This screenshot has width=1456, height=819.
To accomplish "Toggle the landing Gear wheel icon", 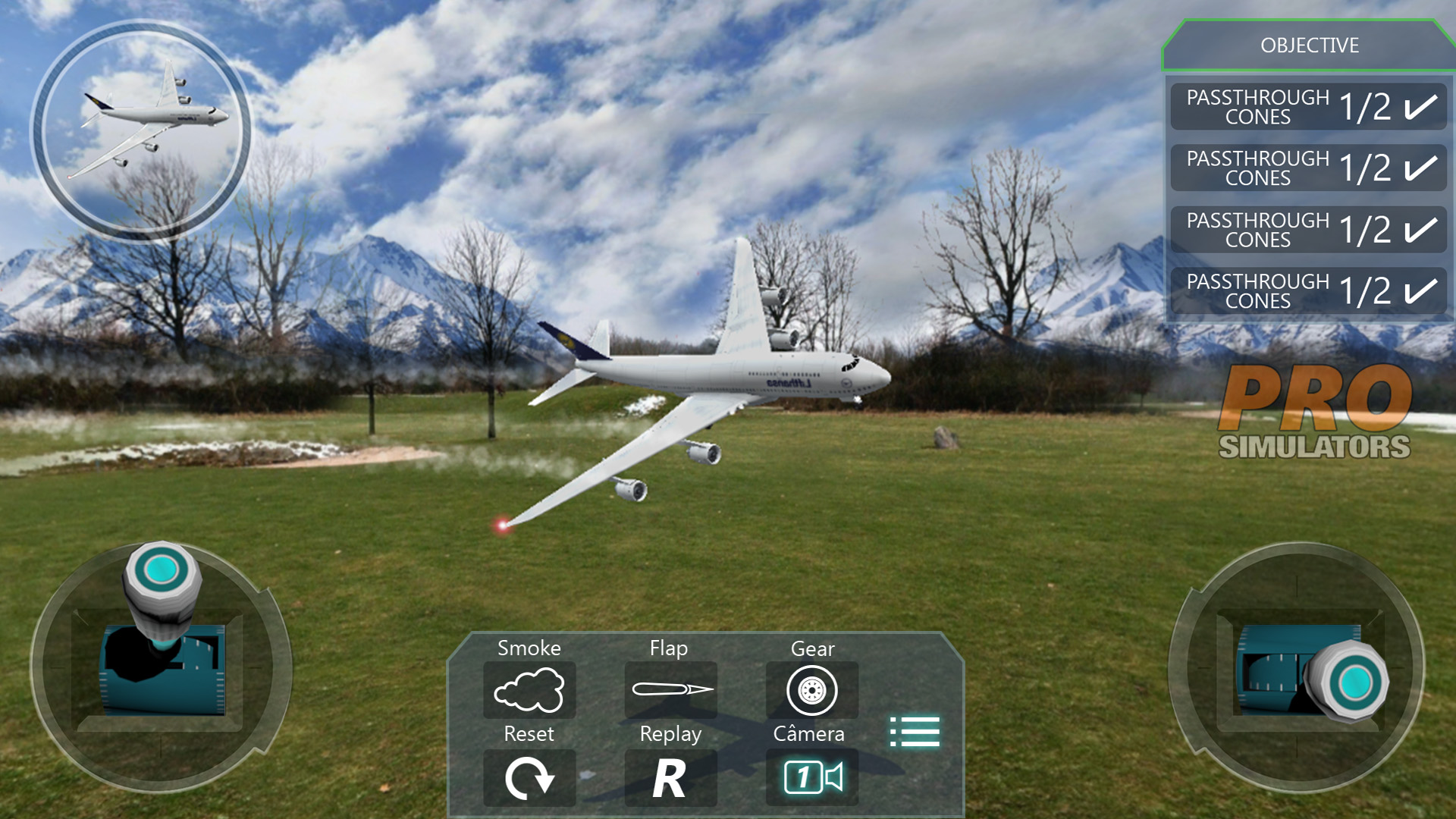I will coord(811,690).
